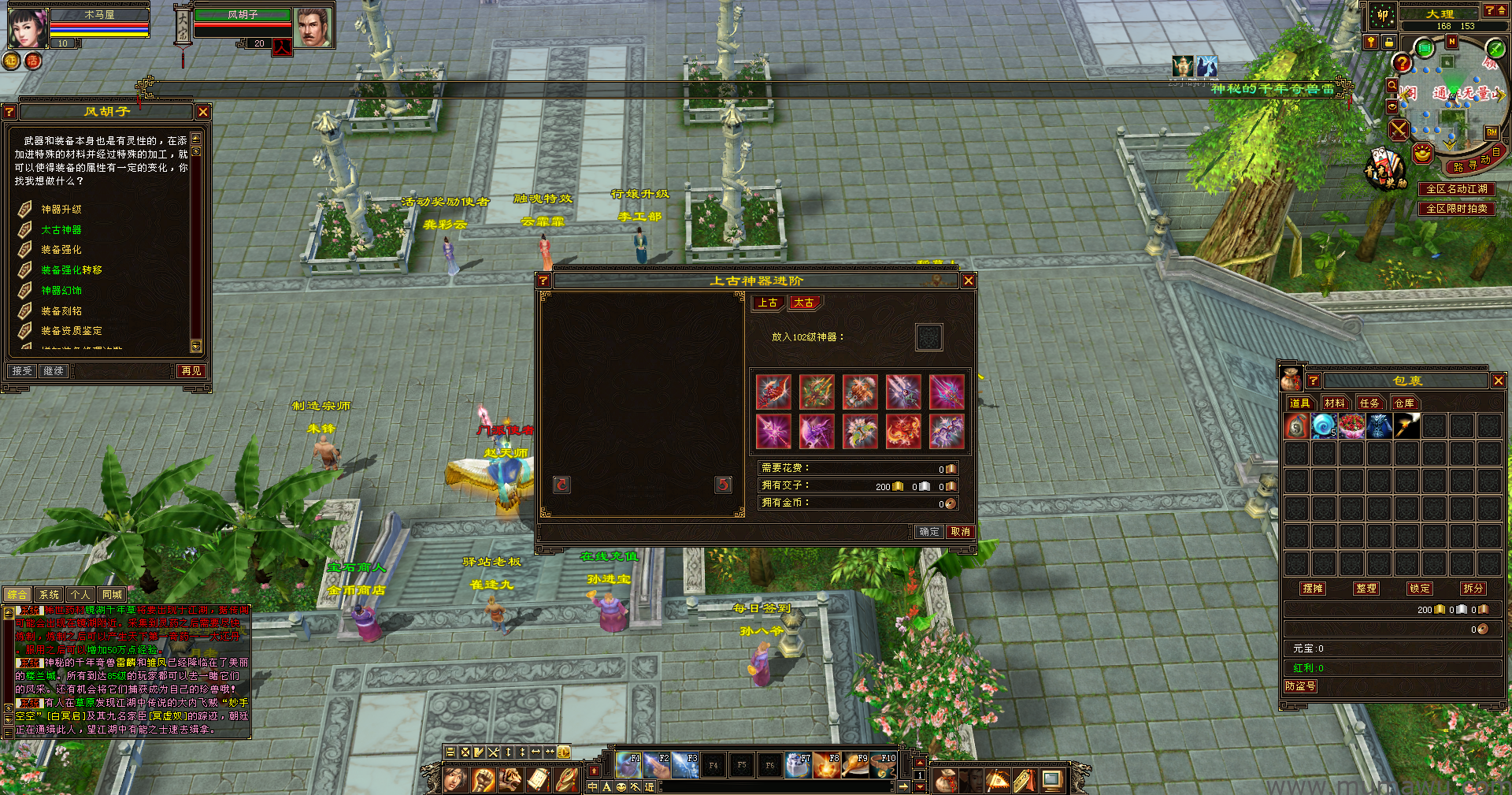This screenshot has width=1512, height=795.
Task: Pick the 装备刻铭 dialogue entry
Action: coord(61,311)
